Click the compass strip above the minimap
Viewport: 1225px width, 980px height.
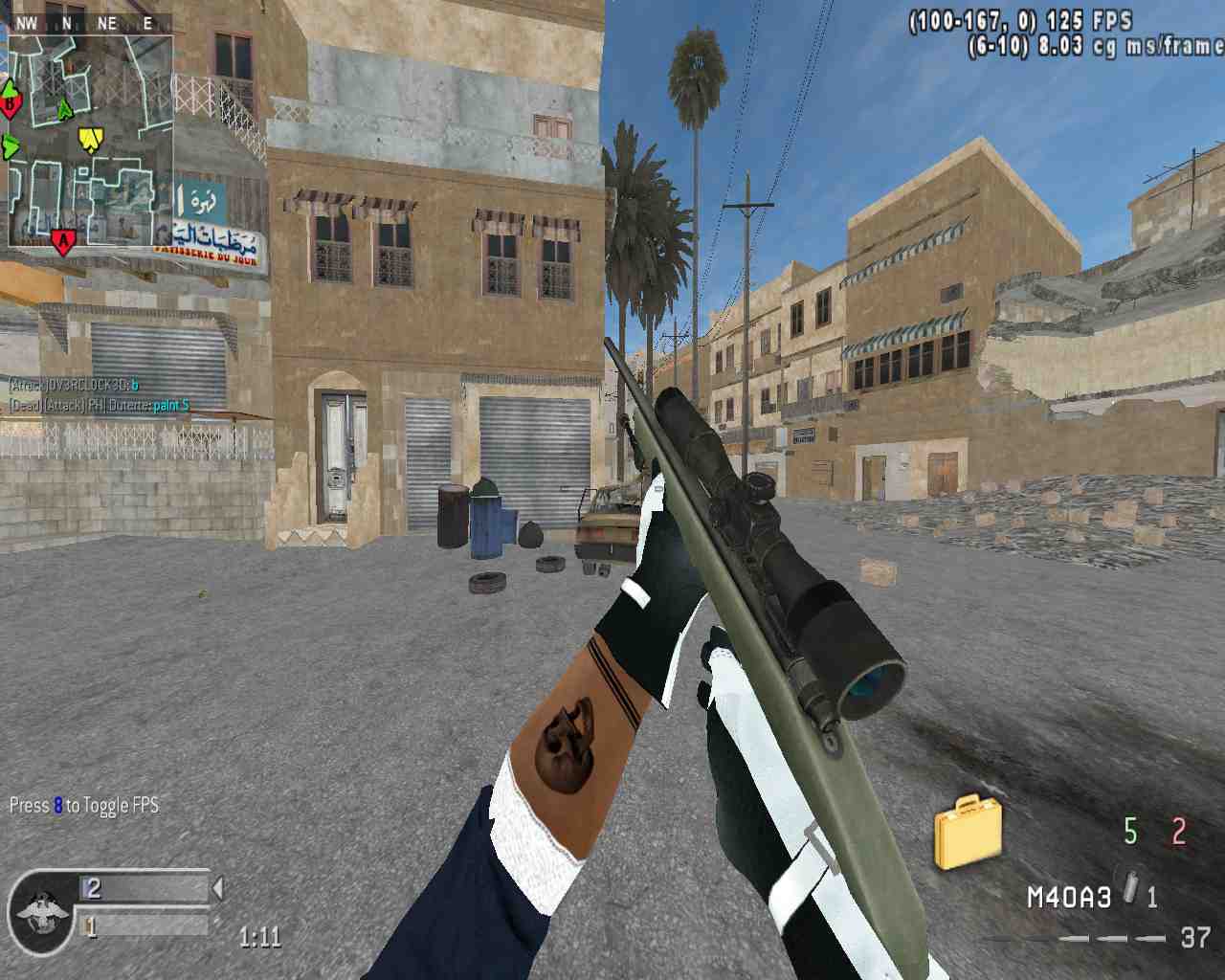(x=88, y=23)
